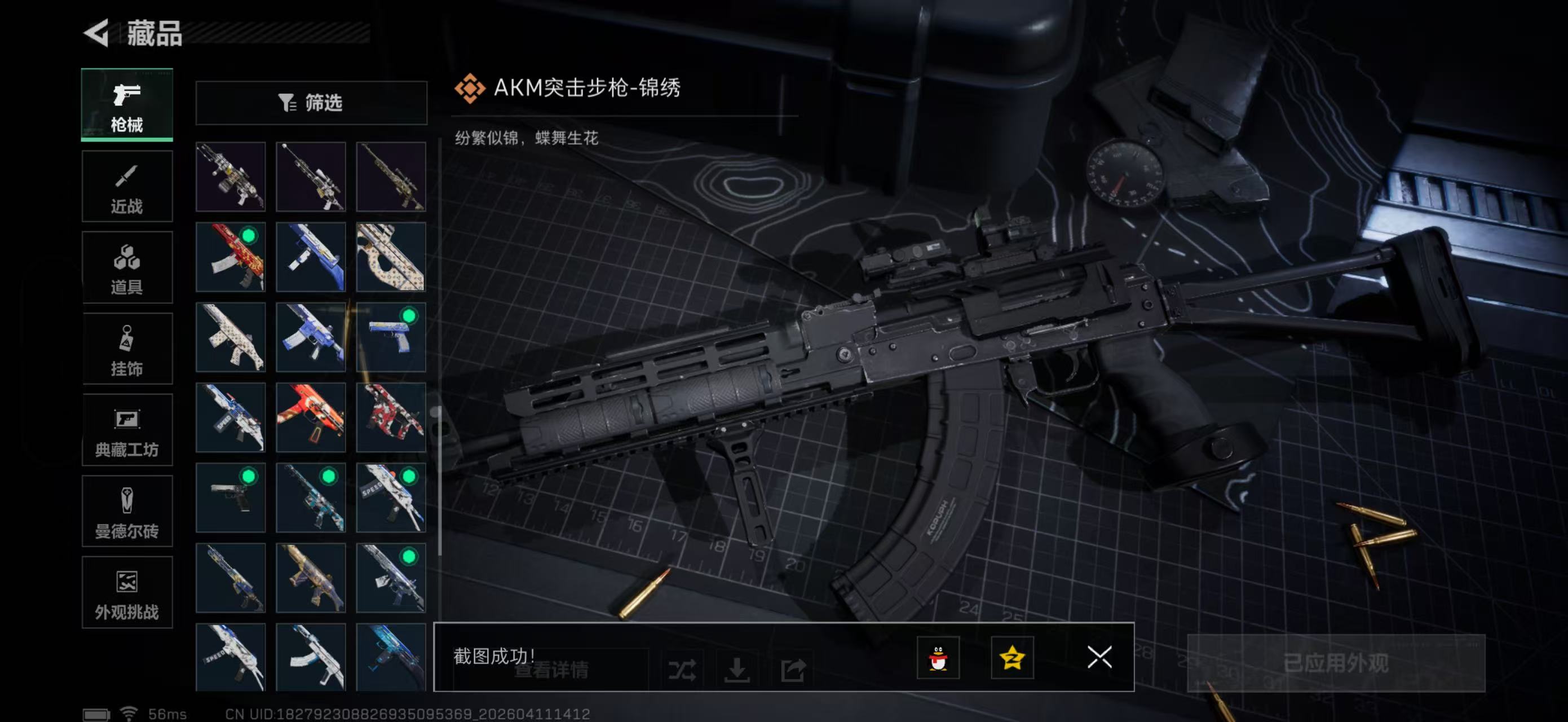Switch to the 枪械 firearms tab

pos(127,106)
